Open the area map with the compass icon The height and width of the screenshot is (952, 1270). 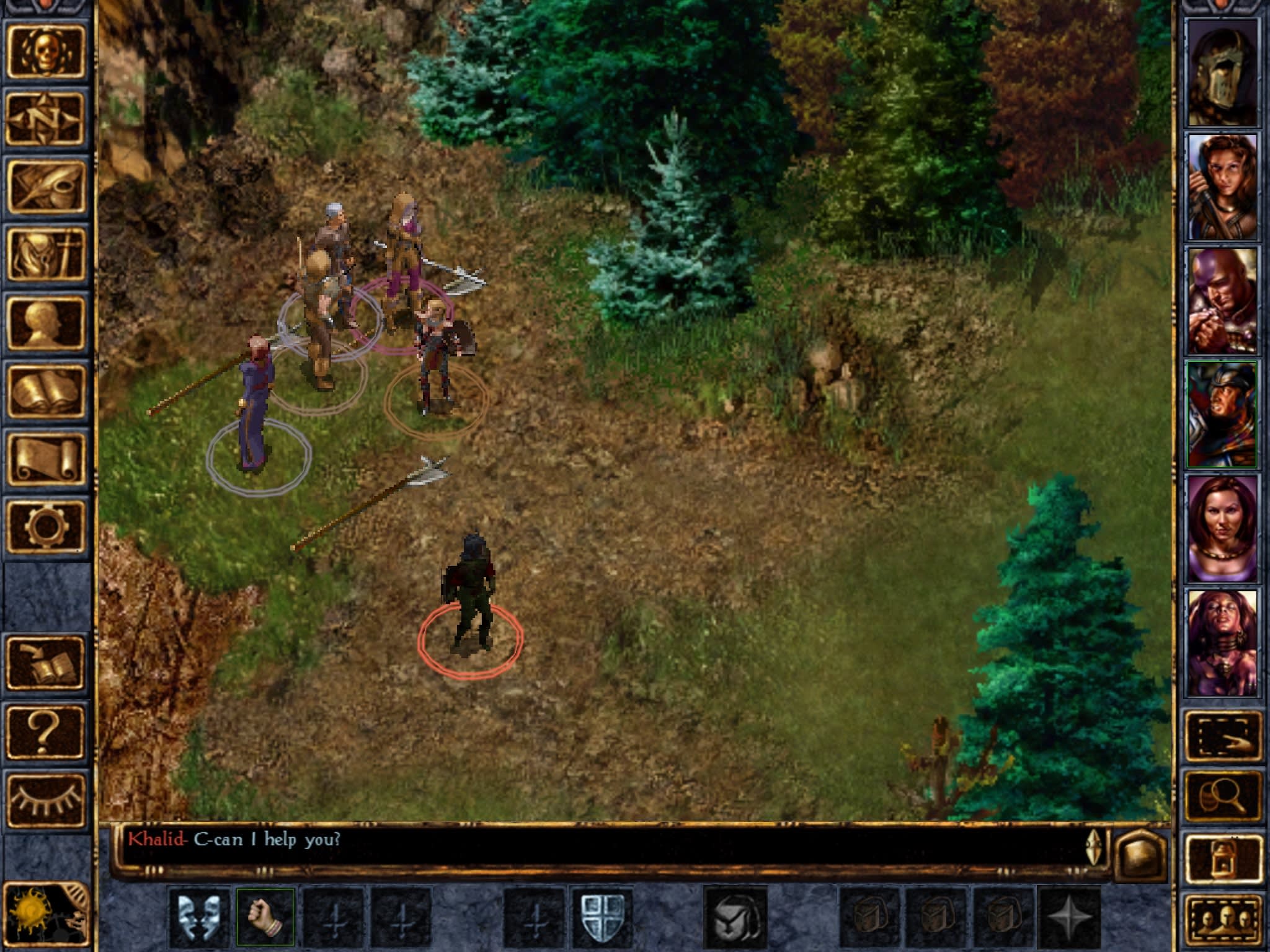click(46, 118)
